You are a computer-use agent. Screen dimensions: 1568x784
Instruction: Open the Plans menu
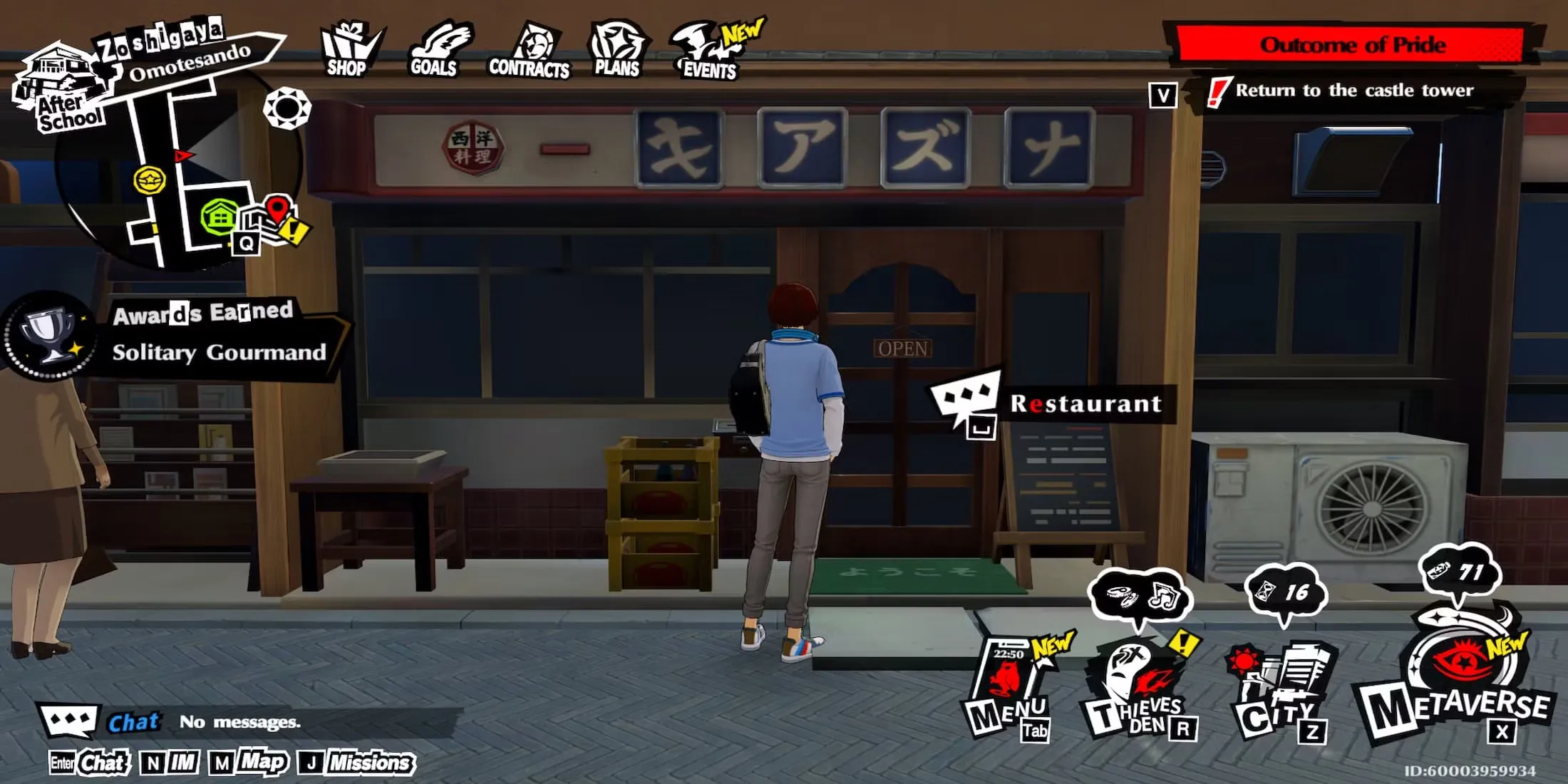pos(617,50)
